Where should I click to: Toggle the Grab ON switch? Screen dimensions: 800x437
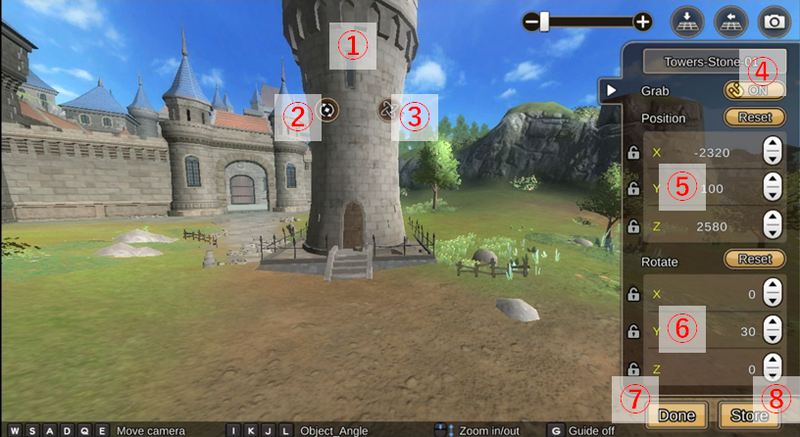coord(748,89)
